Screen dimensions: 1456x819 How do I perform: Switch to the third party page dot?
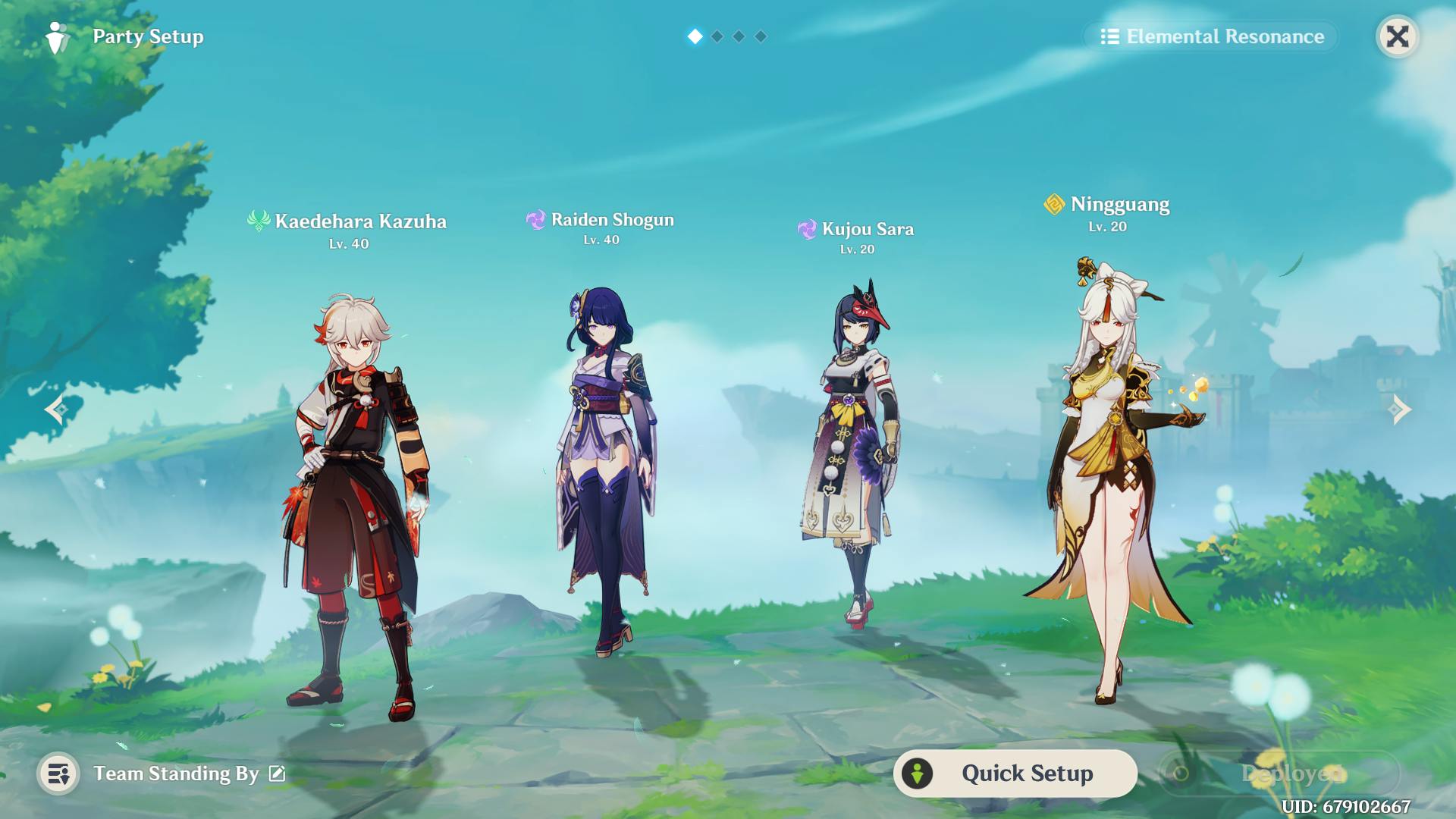tap(739, 36)
